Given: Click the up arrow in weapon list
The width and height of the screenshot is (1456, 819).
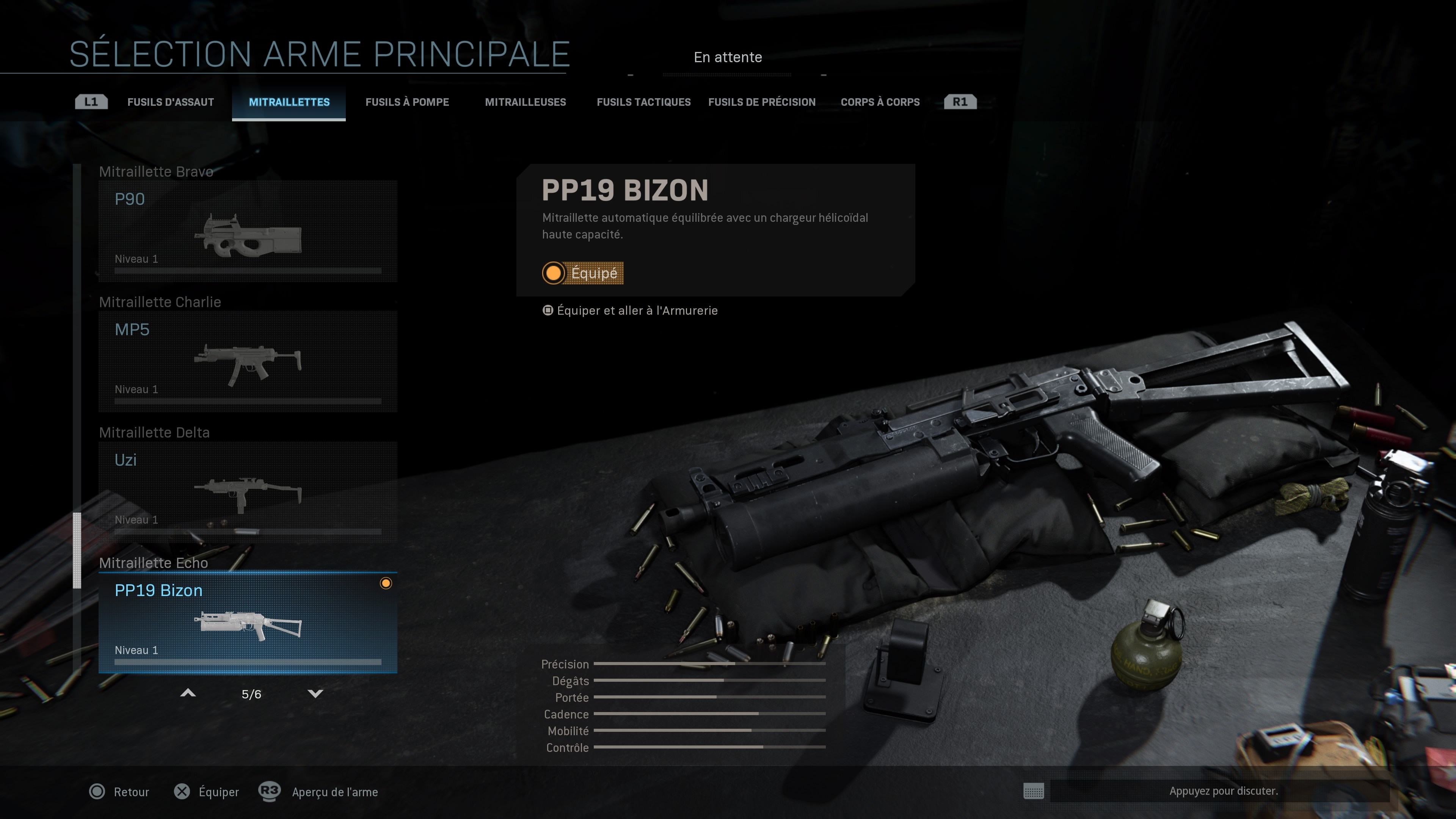Looking at the screenshot, I should 188,693.
